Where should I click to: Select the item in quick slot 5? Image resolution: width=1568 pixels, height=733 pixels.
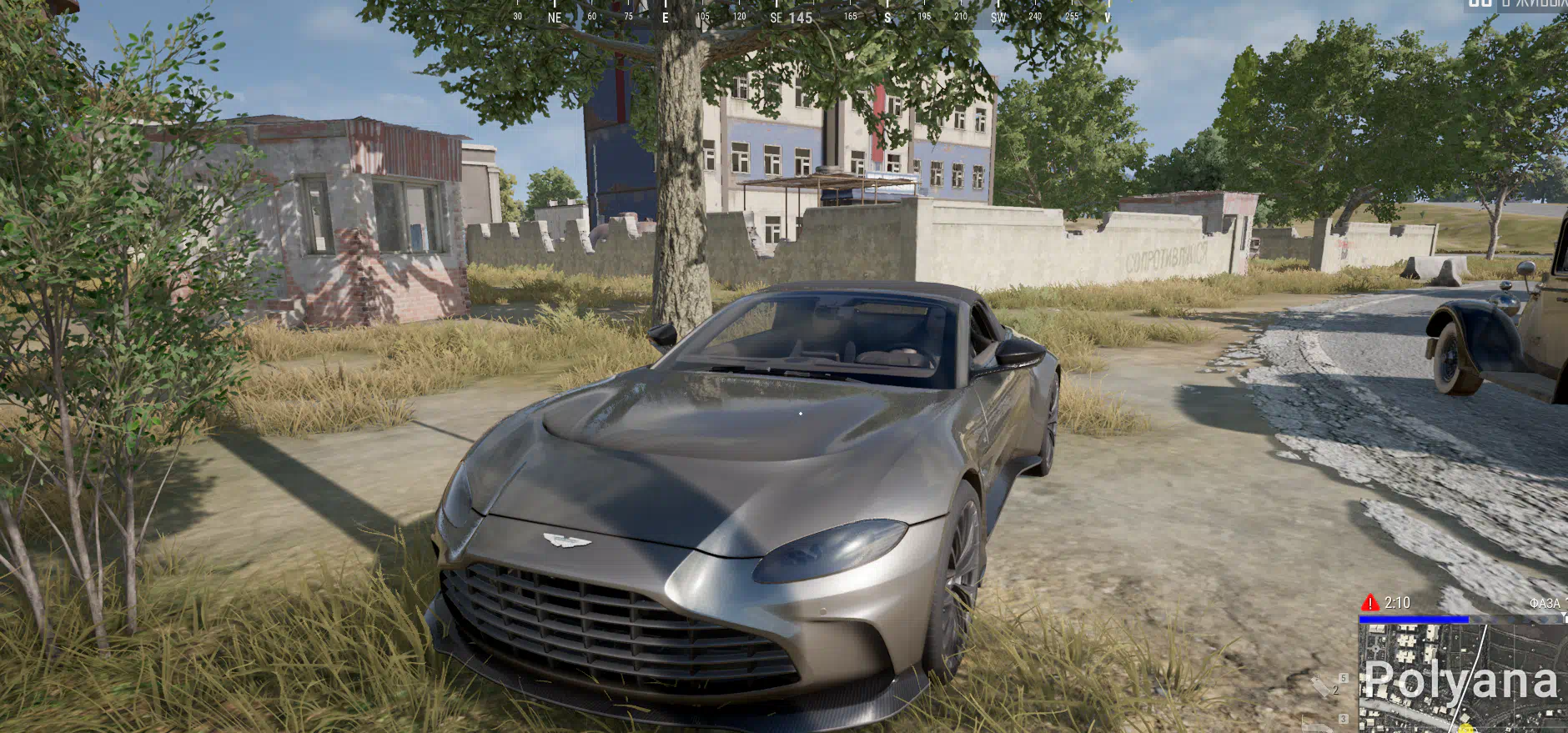point(1343,678)
